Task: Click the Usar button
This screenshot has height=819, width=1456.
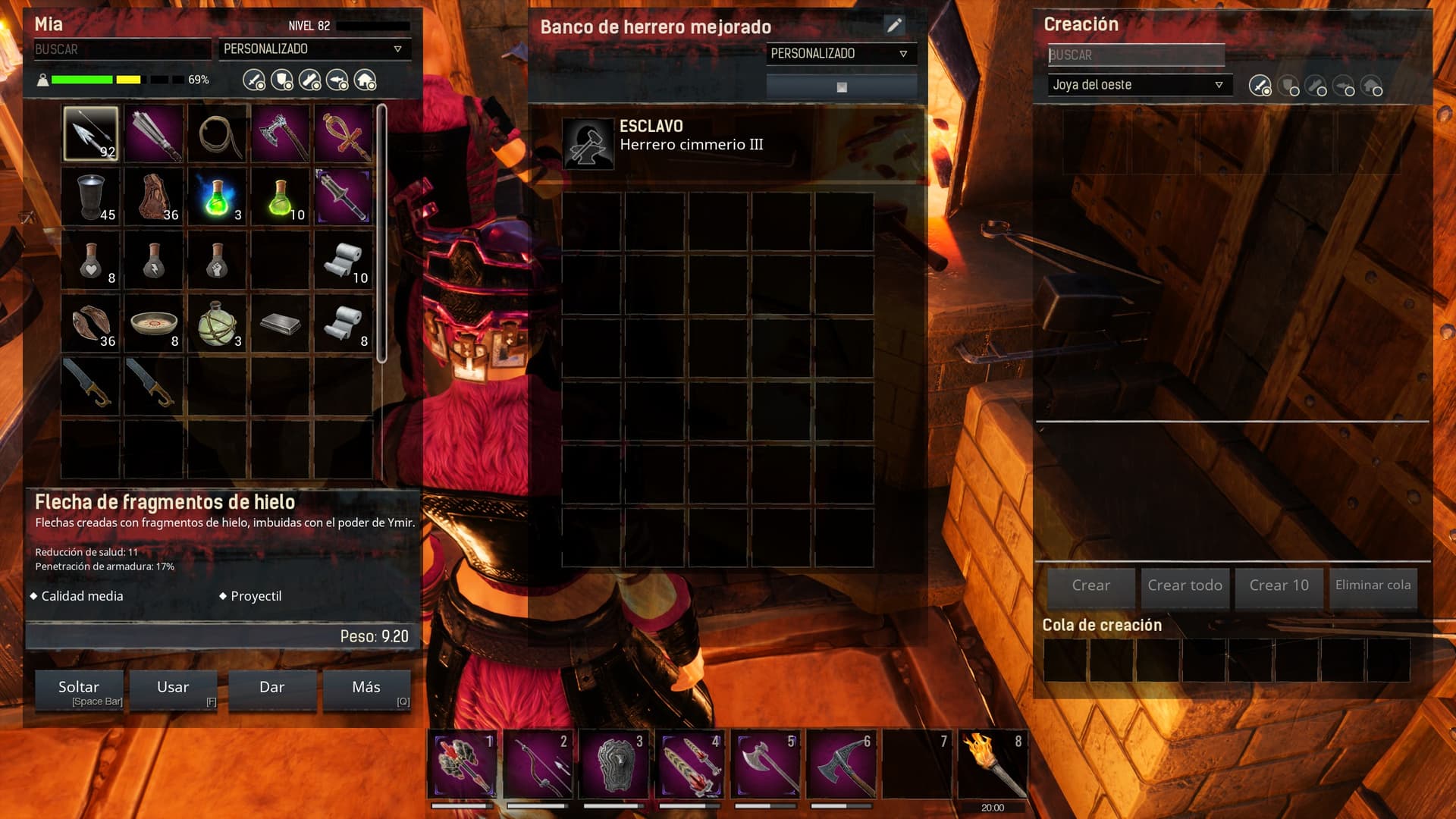Action: click(173, 689)
